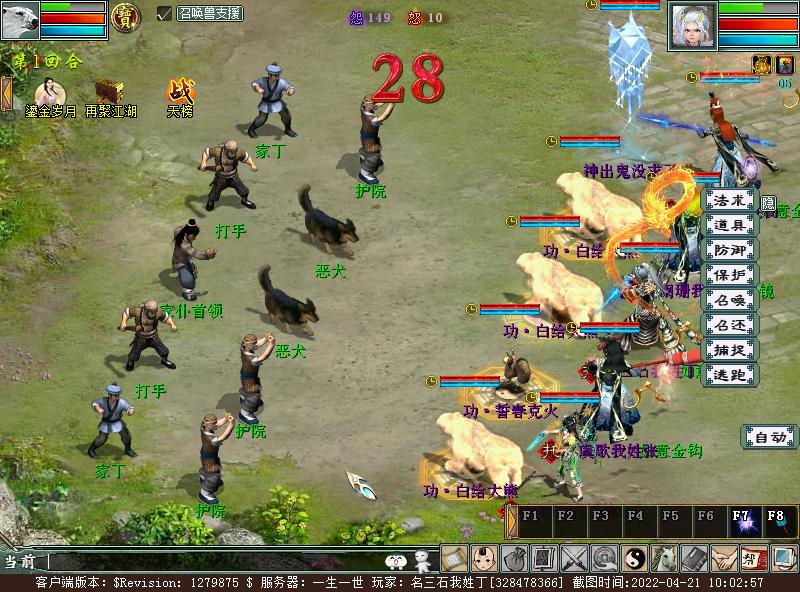
Task: Pick the 捕捉 capture command
Action: click(x=731, y=350)
